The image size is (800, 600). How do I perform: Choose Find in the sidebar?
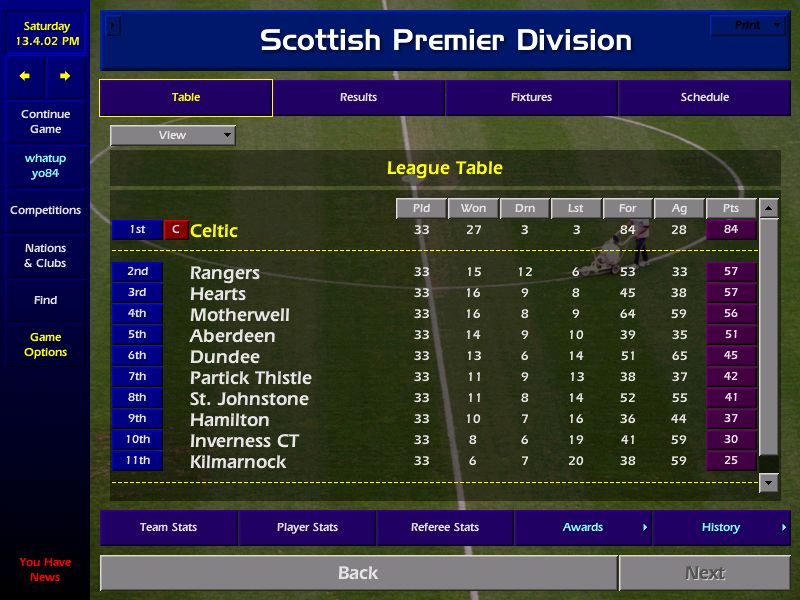(45, 300)
